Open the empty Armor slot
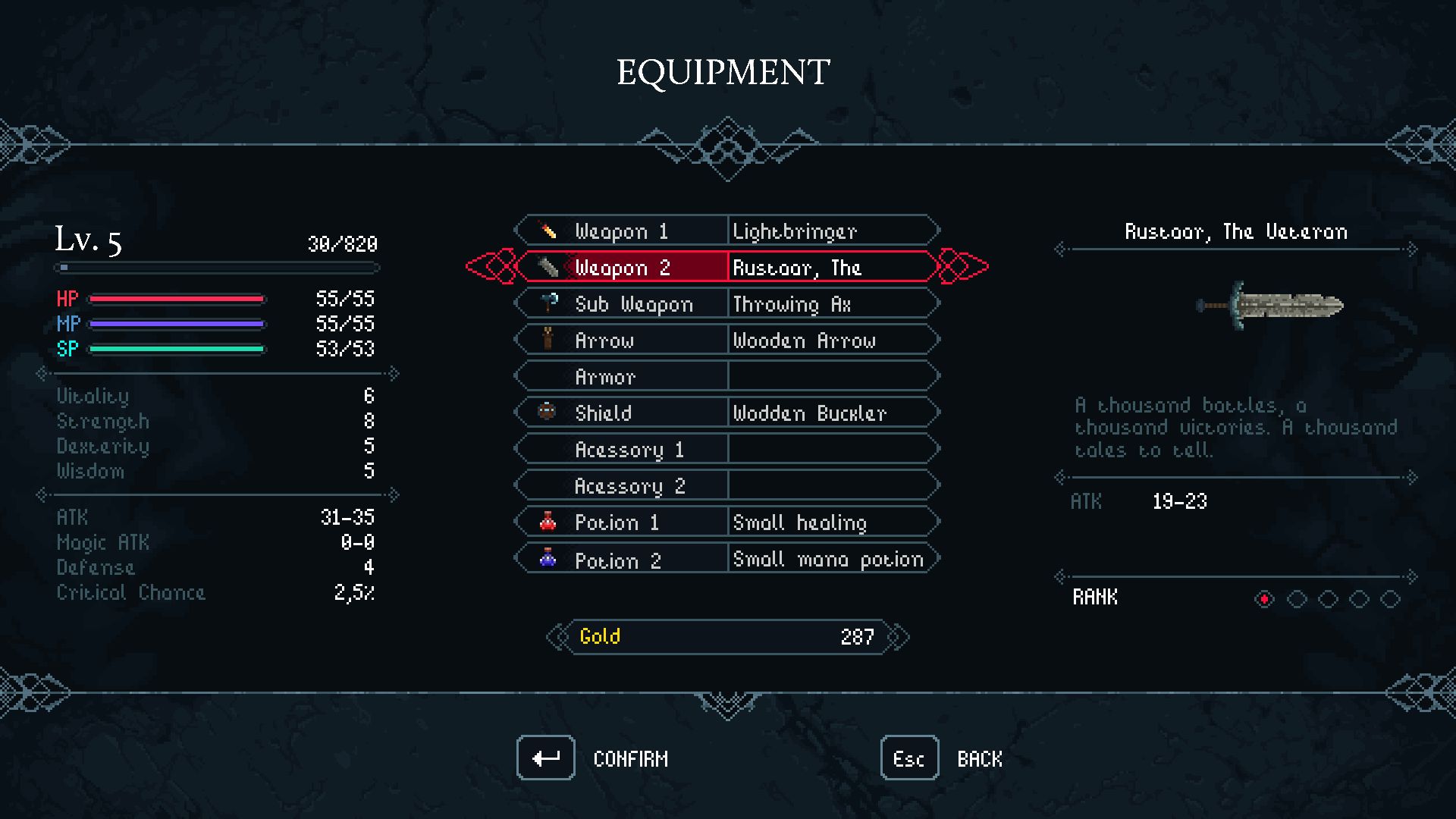The width and height of the screenshot is (1456, 819). (726, 376)
